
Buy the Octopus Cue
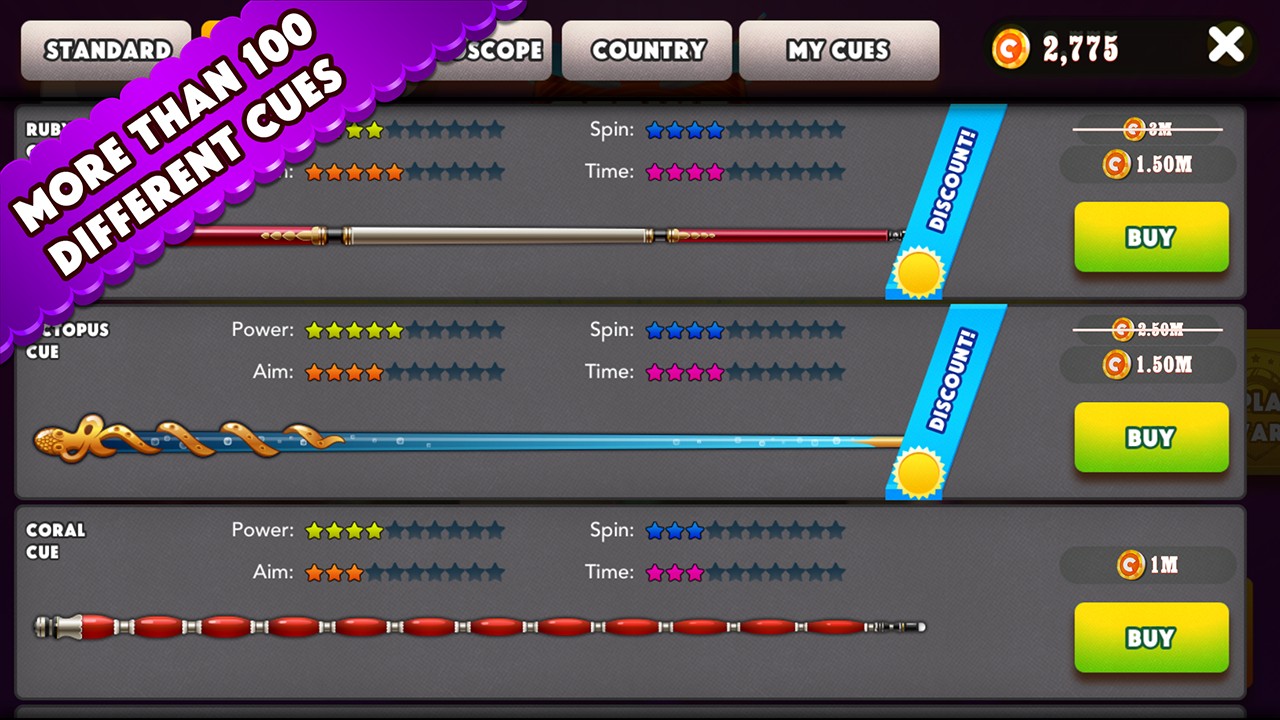click(x=1151, y=438)
